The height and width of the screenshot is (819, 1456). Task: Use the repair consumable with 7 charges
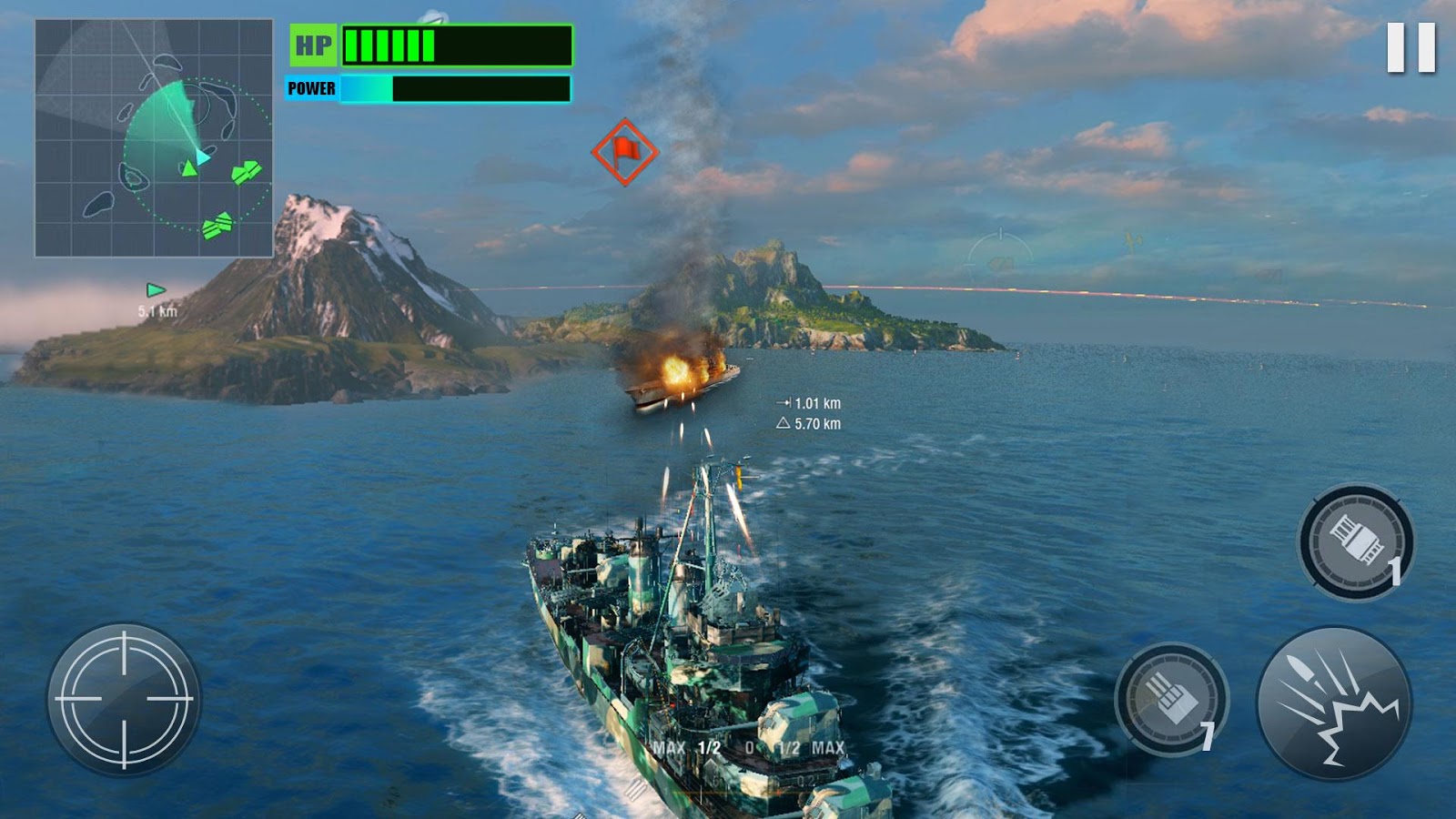(1171, 699)
